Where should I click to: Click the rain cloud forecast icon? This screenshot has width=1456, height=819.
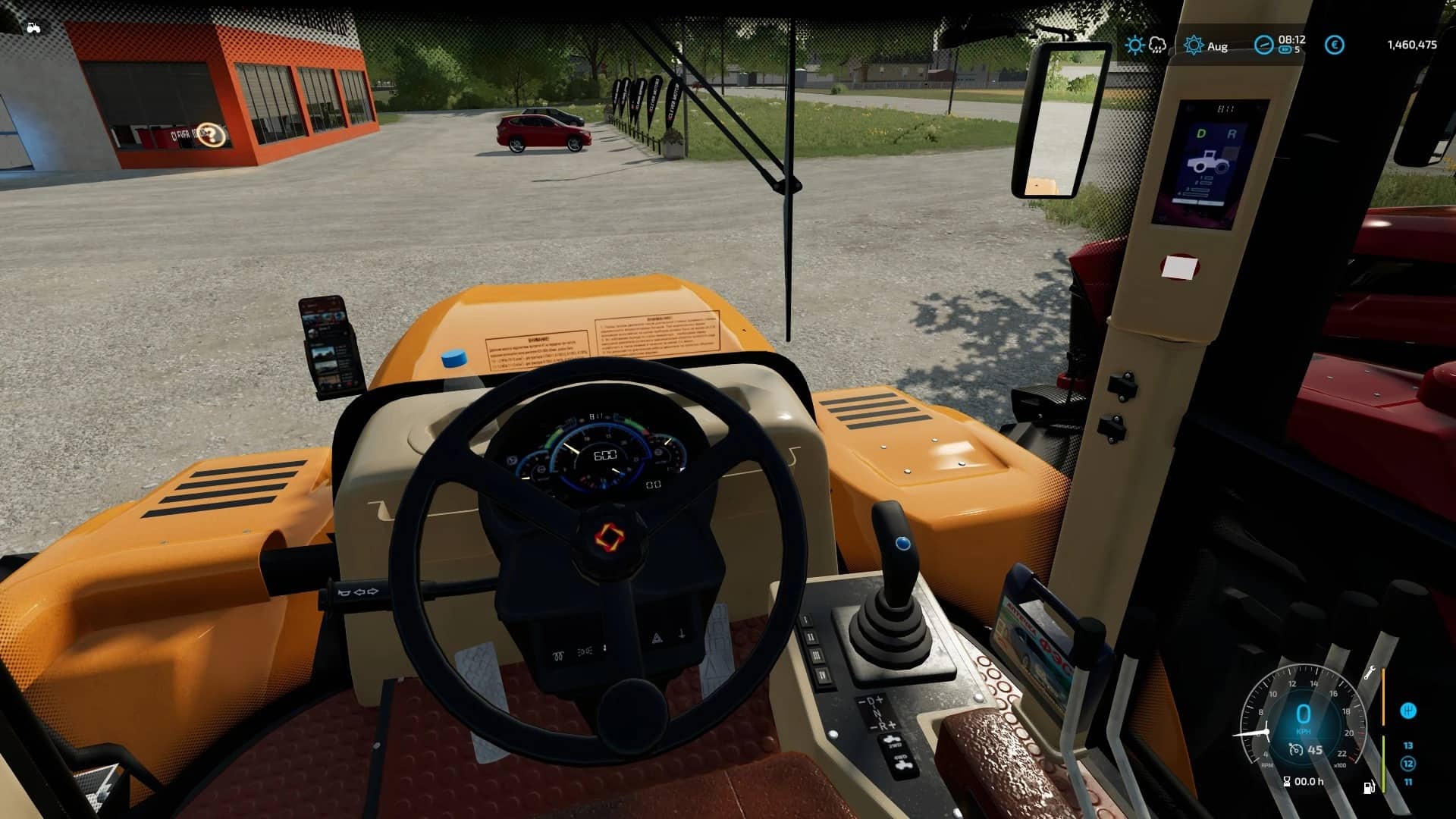pyautogui.click(x=1157, y=45)
